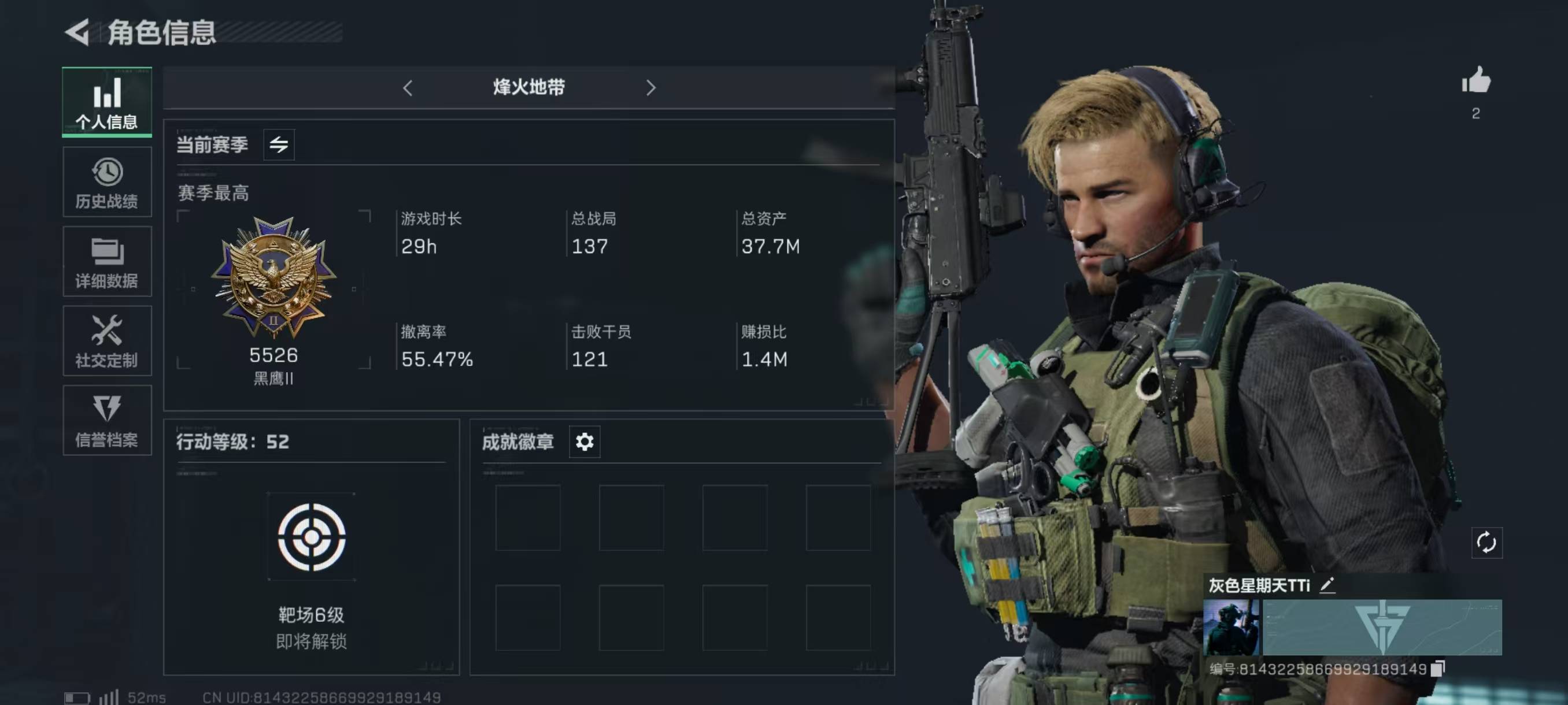1568x705 pixels.
Task: Click the rotate character refresh icon
Action: (1486, 543)
